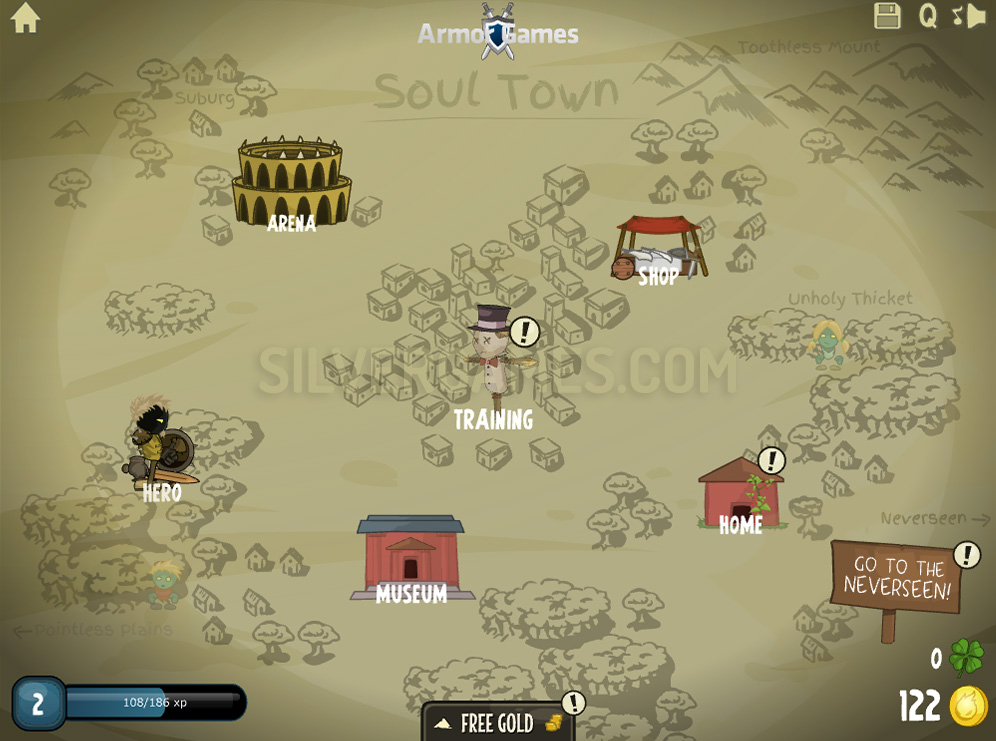Open the Shop stall
Image resolution: width=996 pixels, height=741 pixels.
[660, 249]
